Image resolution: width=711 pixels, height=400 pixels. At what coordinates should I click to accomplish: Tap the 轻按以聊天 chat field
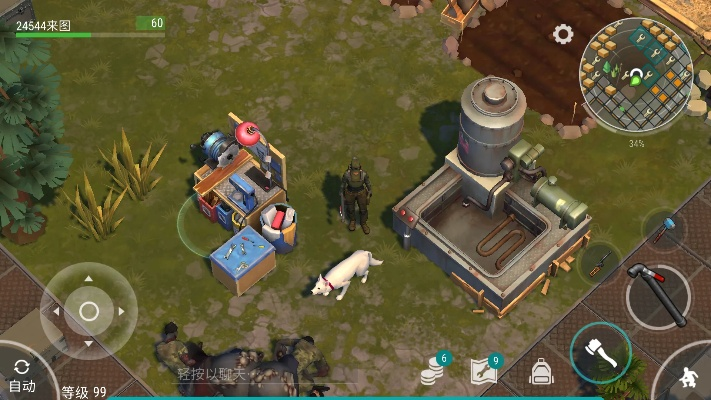pos(212,373)
